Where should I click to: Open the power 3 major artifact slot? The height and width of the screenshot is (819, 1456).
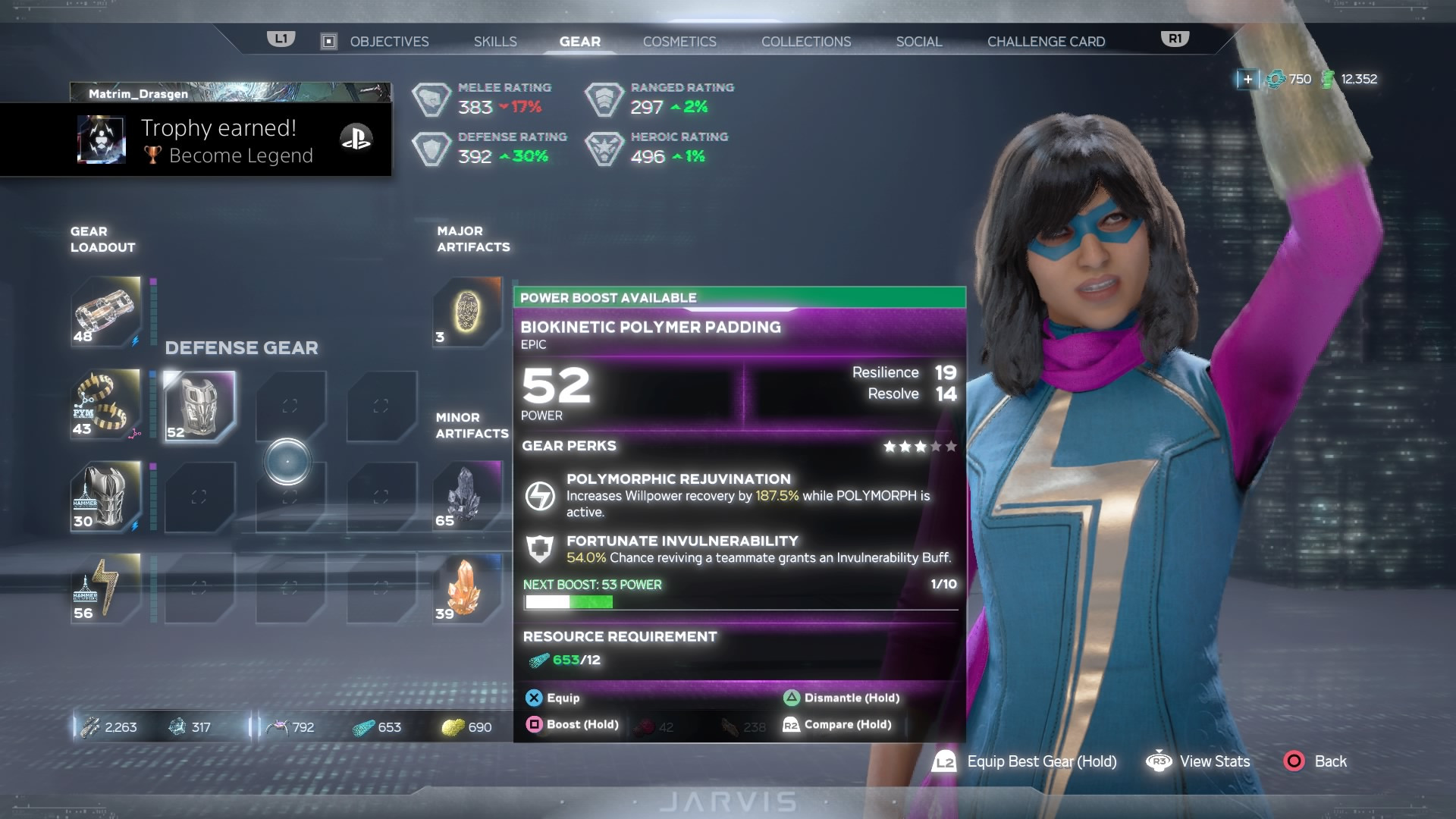coord(467,312)
